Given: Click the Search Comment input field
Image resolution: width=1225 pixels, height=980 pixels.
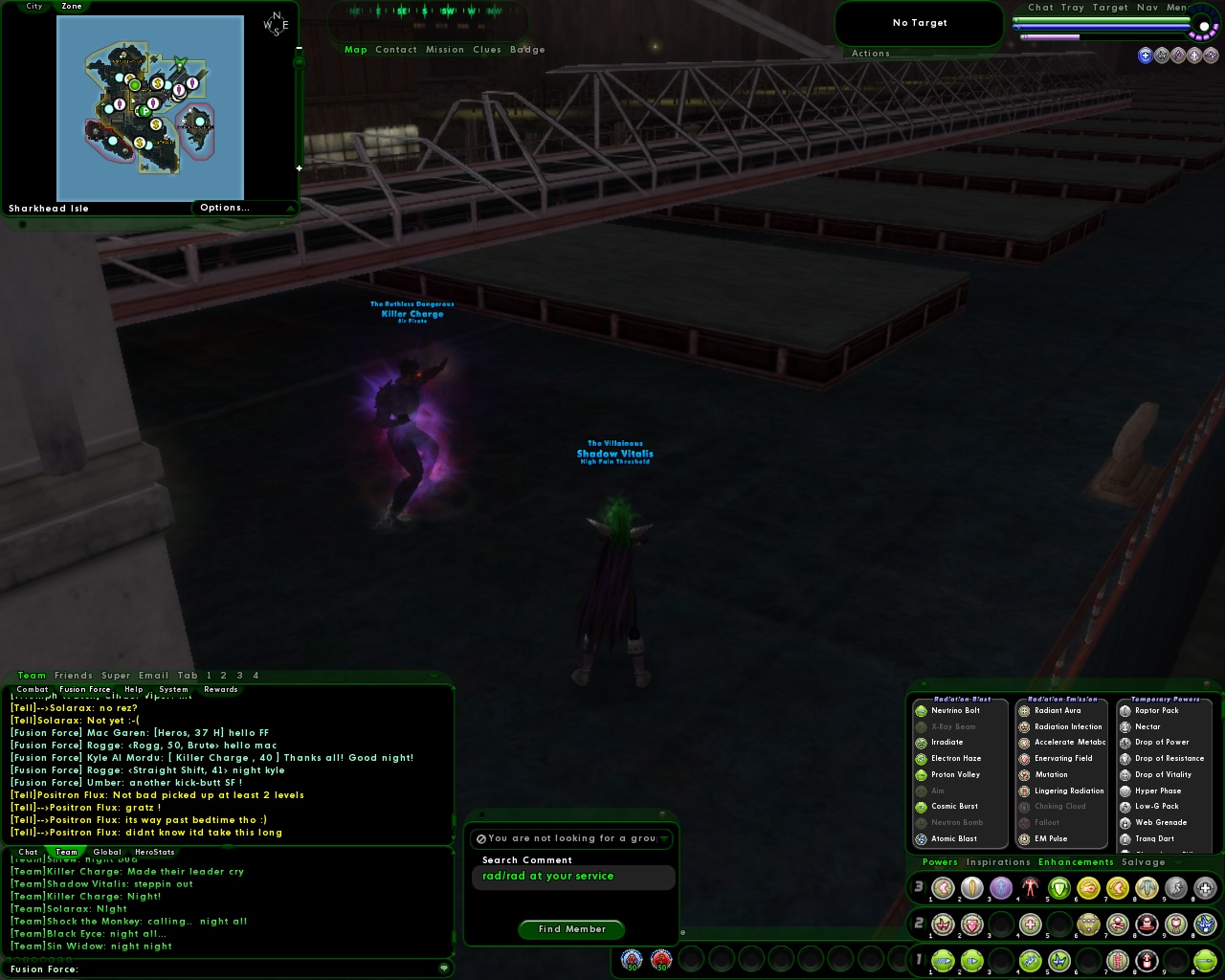Looking at the screenshot, I should tap(571, 876).
